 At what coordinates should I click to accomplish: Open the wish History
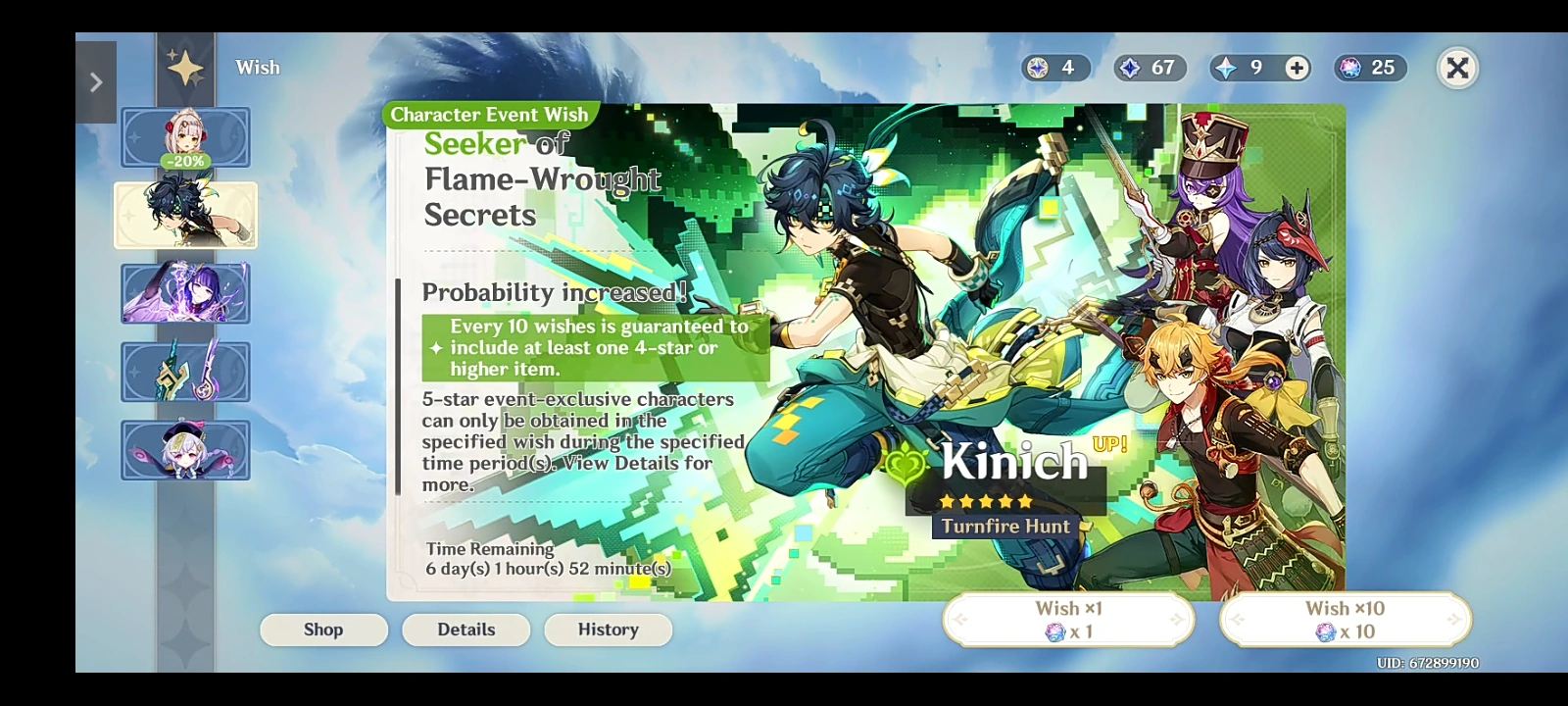tap(608, 630)
